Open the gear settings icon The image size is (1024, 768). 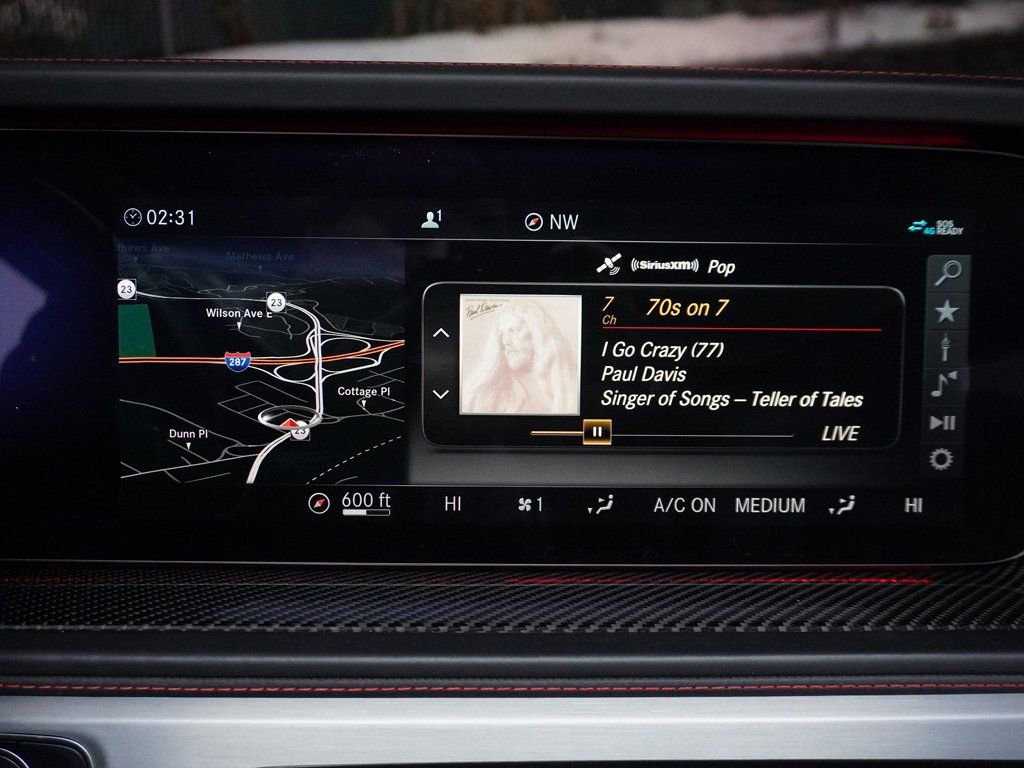942,459
